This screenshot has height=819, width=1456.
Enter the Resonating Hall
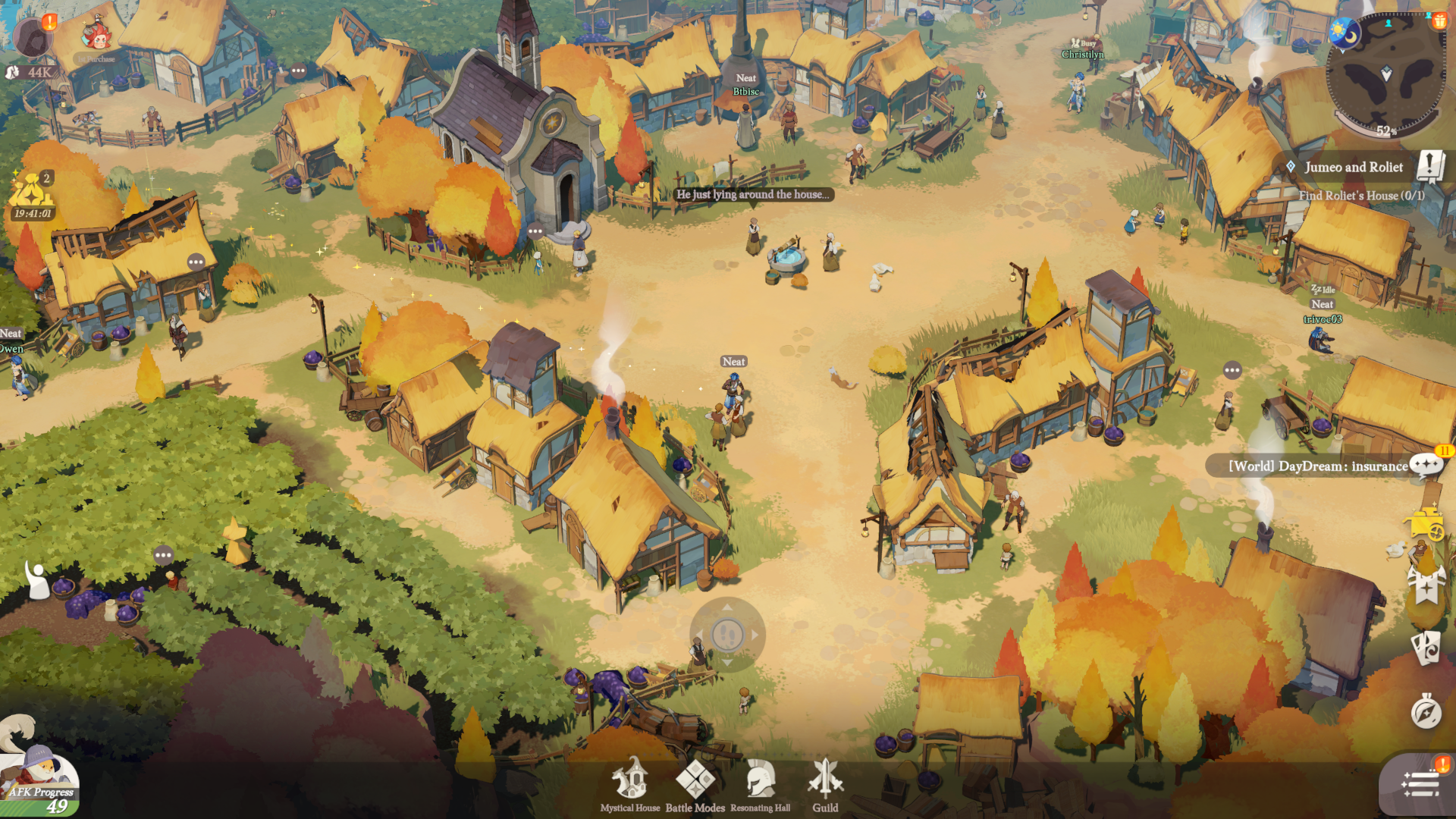point(760,786)
